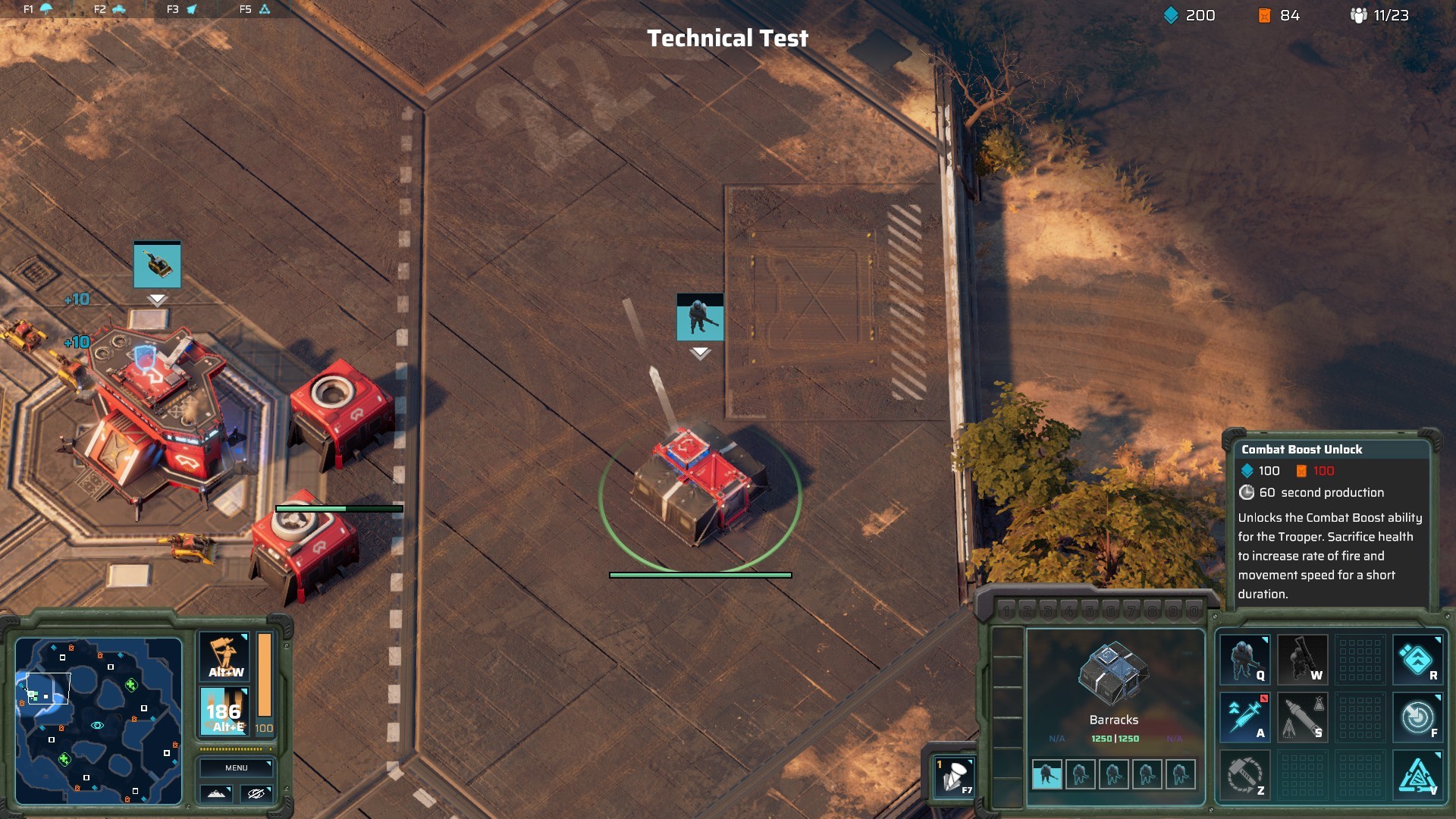This screenshot has width=1456, height=819.
Task: Click the hammer cancel icon marked Z
Action: pos(1244,774)
